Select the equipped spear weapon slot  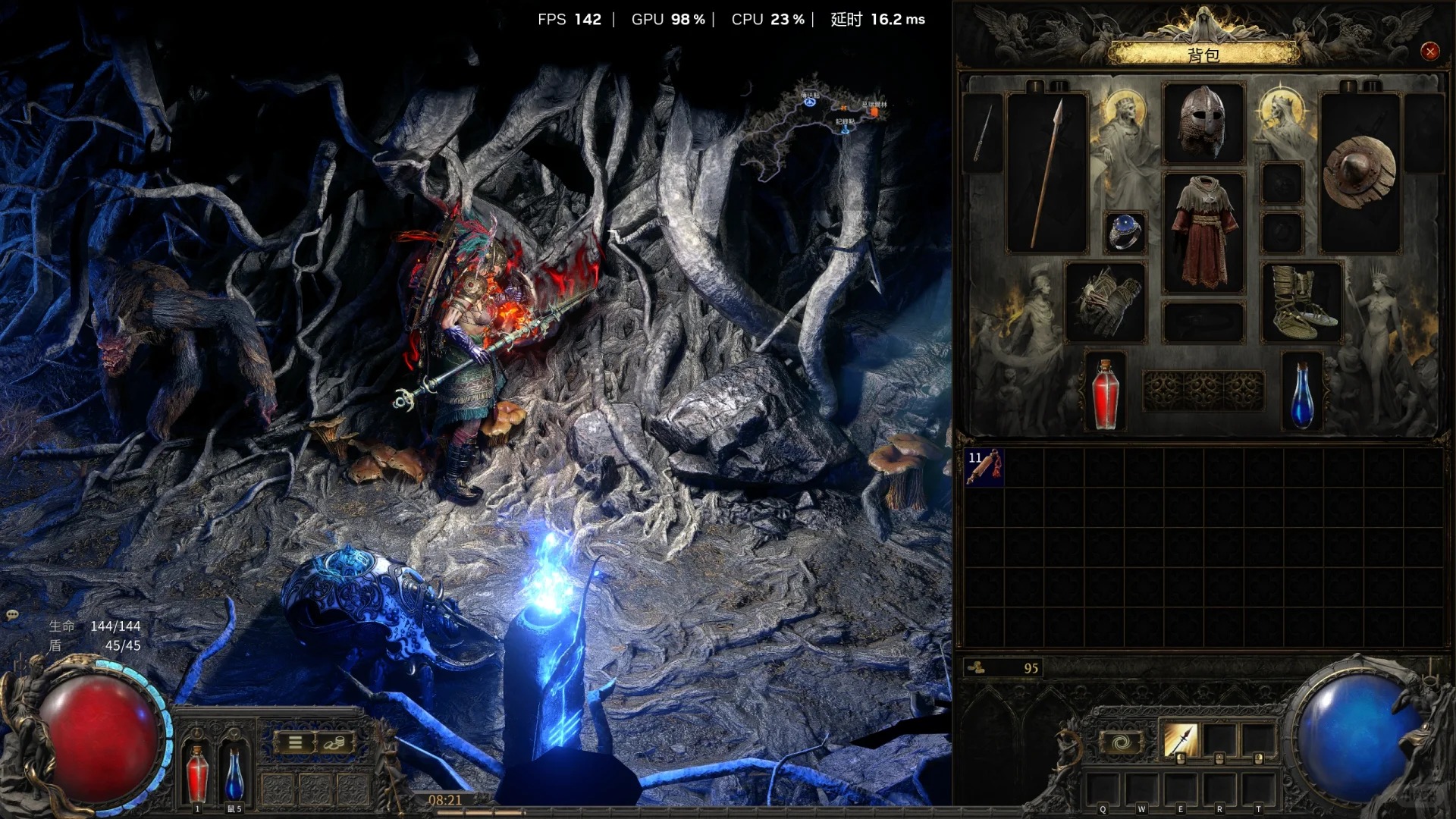coord(1047,174)
